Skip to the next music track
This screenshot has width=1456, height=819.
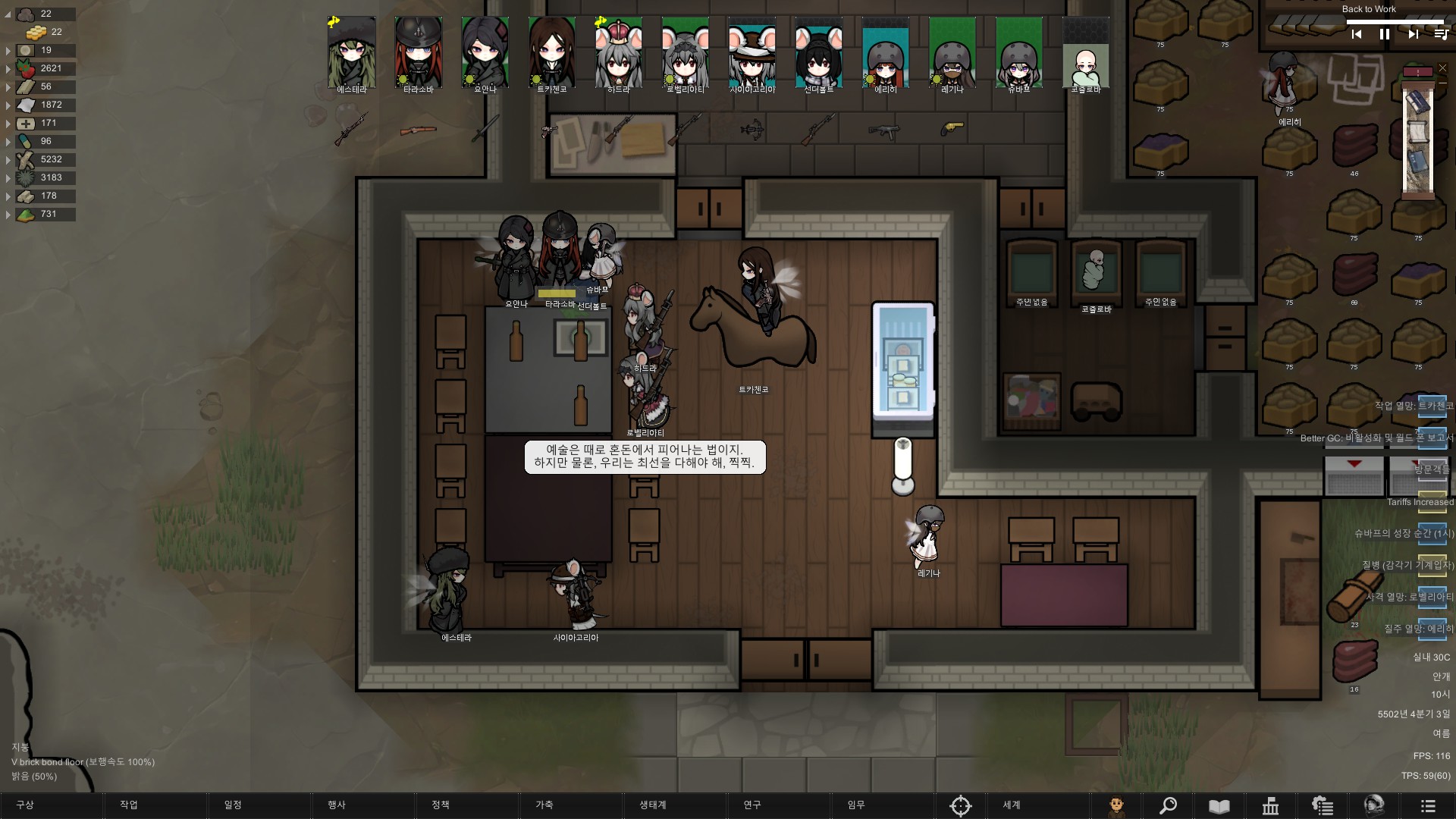point(1413,34)
